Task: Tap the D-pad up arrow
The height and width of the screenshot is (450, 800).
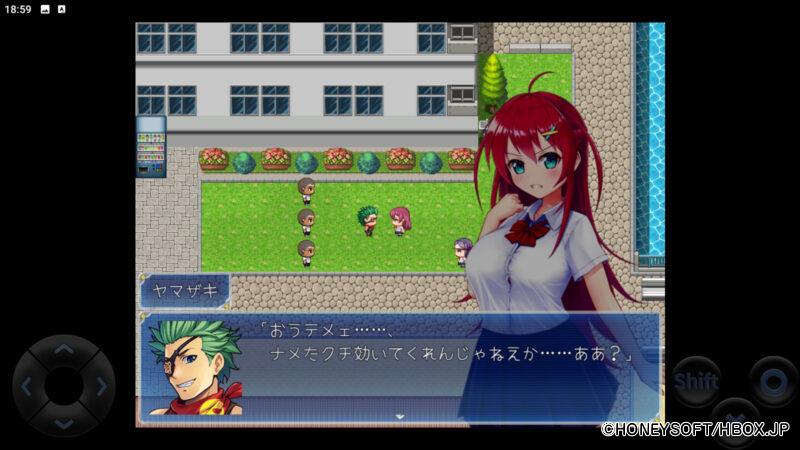Action: [x=63, y=351]
